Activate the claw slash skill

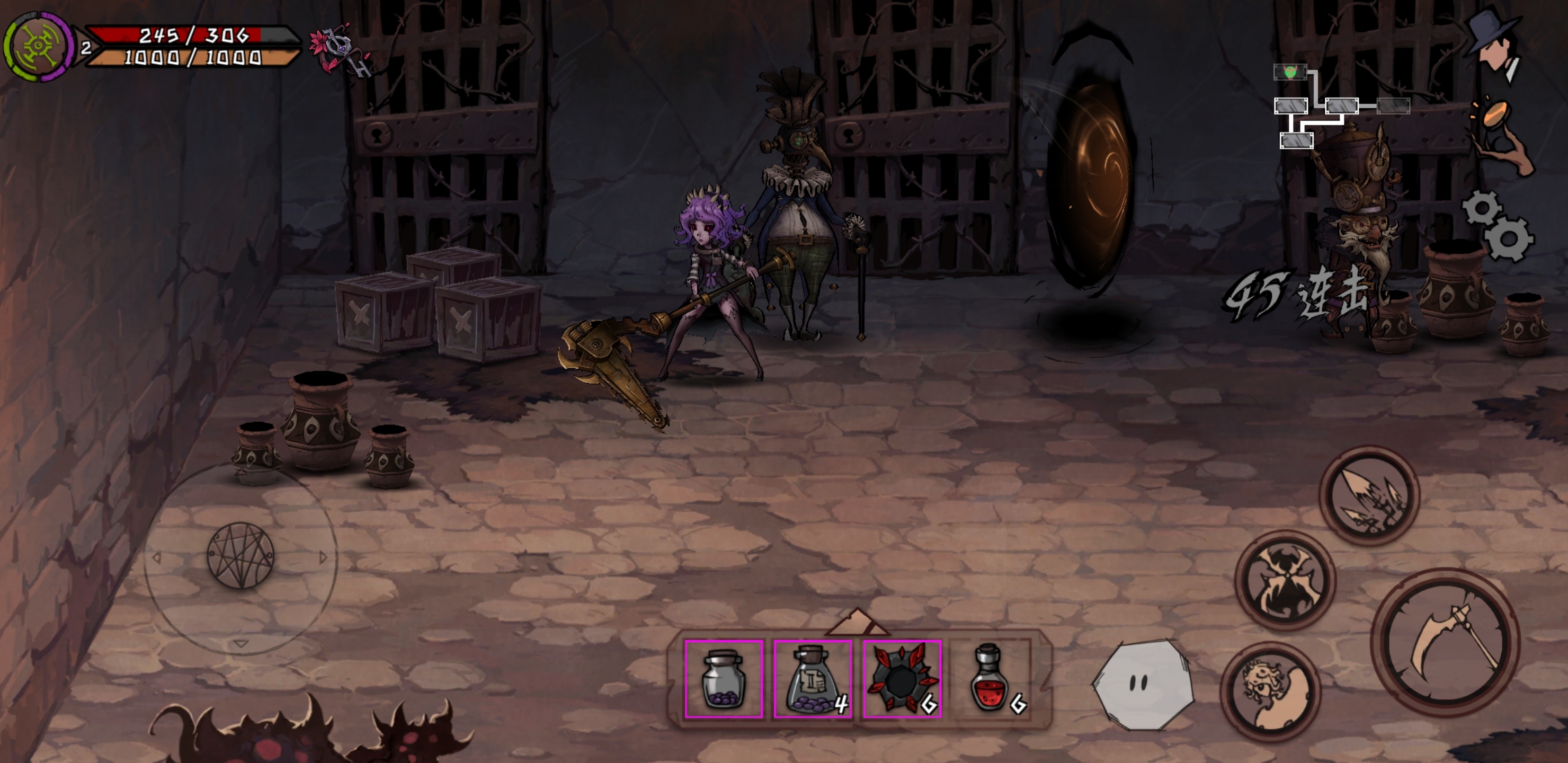coord(1369,496)
